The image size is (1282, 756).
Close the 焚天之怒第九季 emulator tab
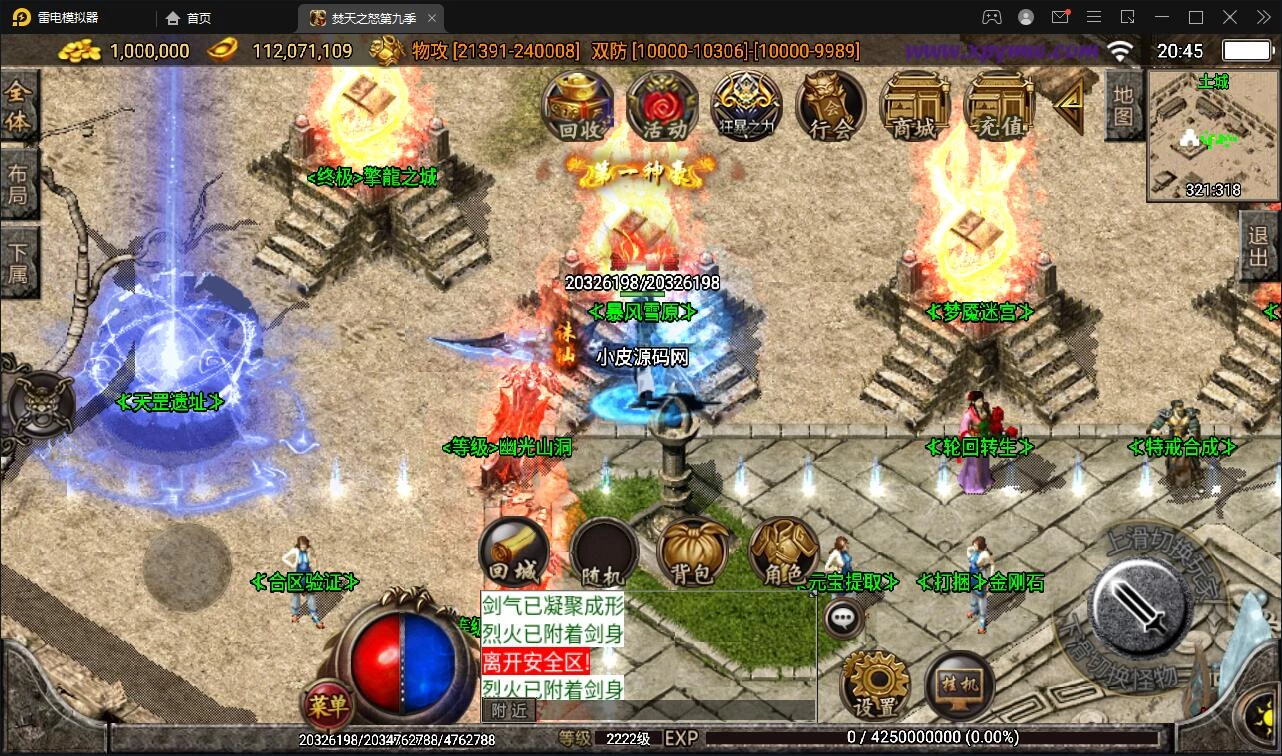(432, 18)
